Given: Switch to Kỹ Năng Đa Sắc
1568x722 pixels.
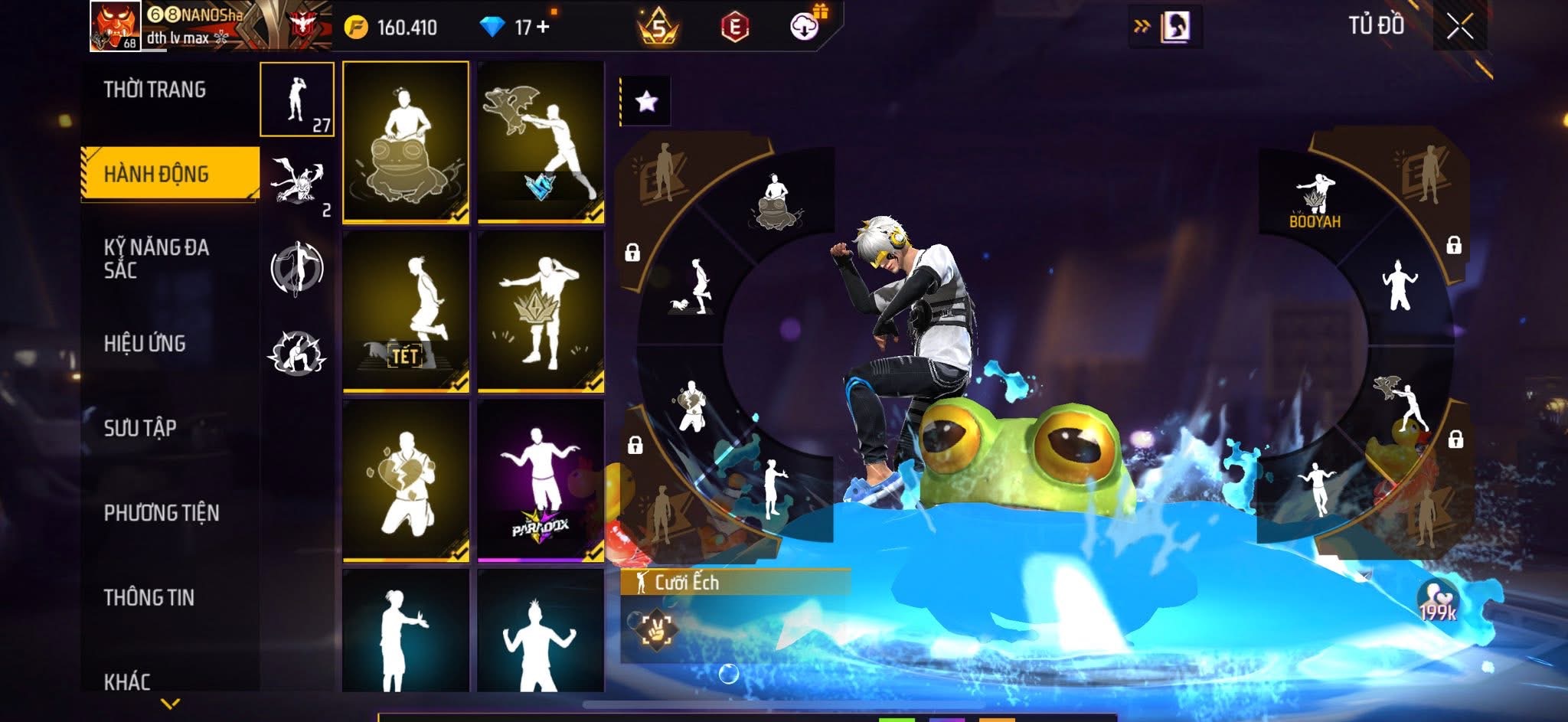Looking at the screenshot, I should (x=156, y=258).
